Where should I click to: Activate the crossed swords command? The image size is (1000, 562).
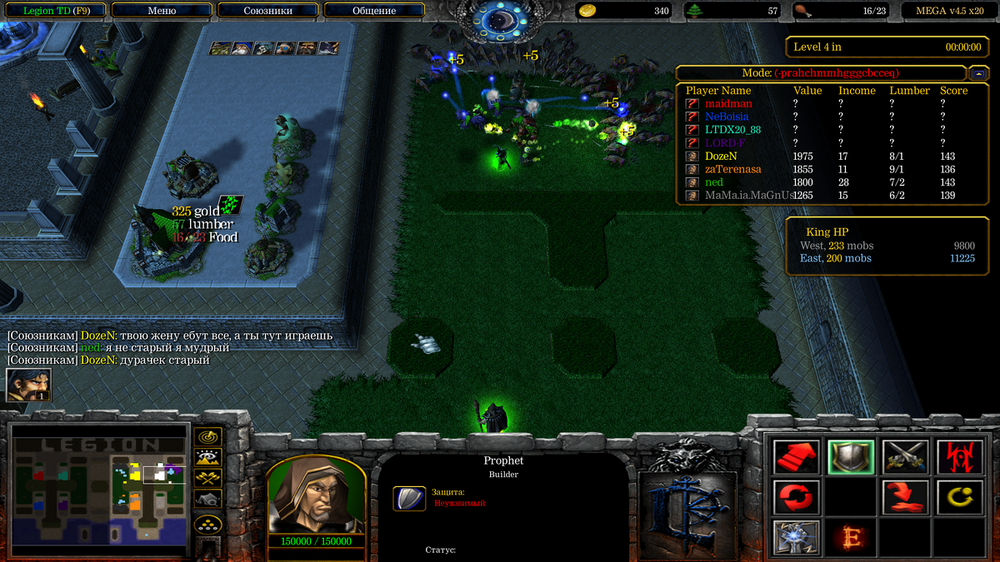905,457
